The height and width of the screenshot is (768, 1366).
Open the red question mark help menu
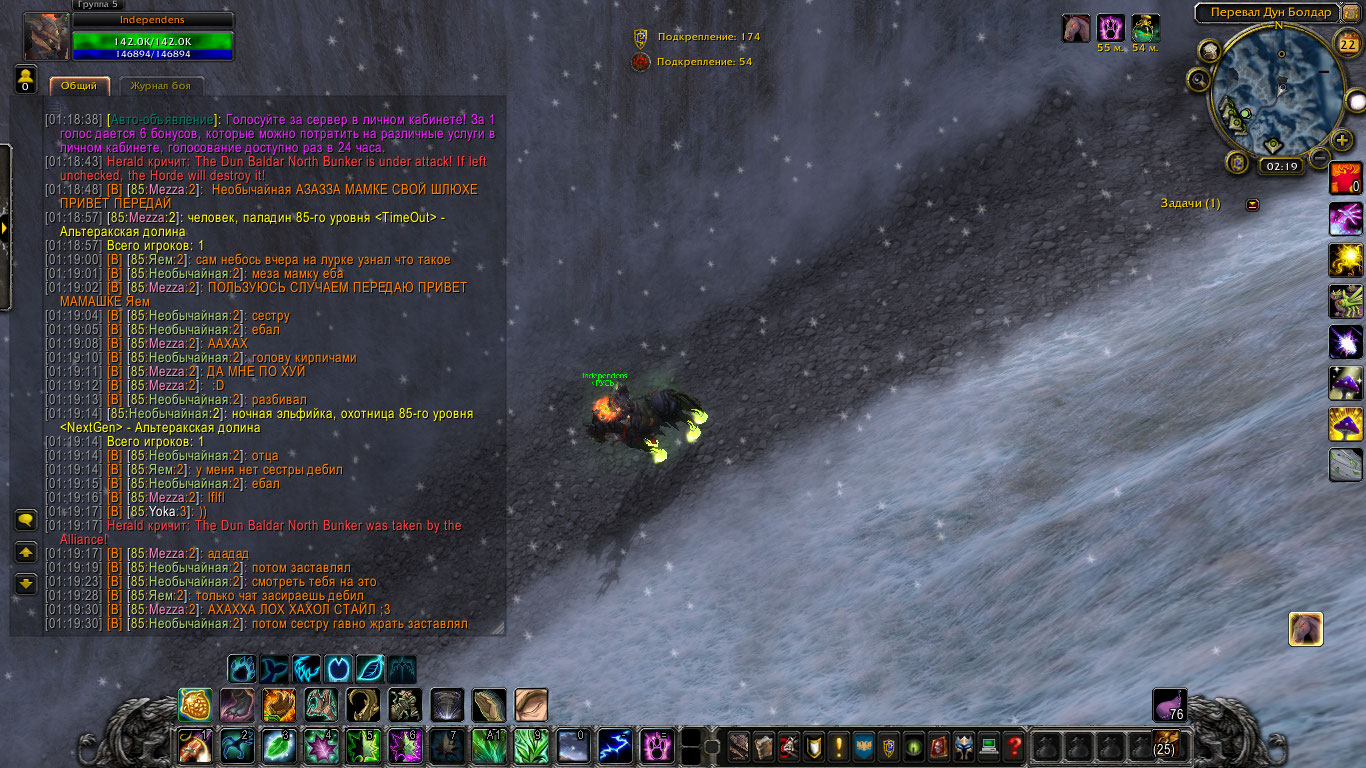1015,745
